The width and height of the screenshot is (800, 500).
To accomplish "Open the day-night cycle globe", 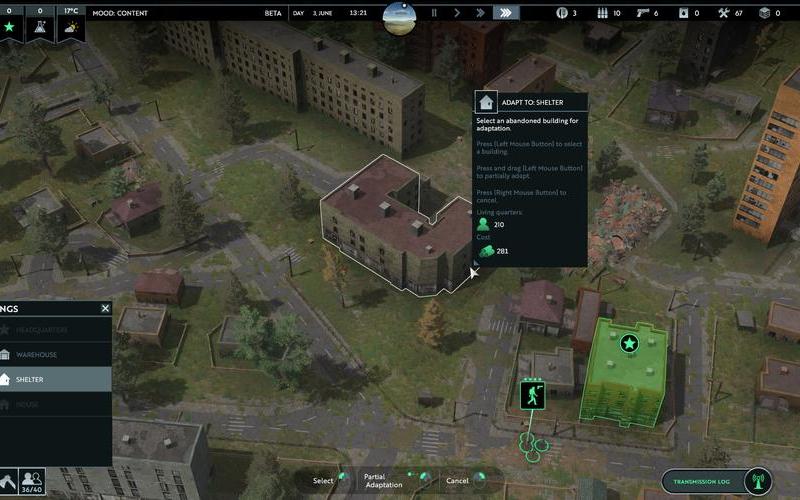I will coord(401,13).
